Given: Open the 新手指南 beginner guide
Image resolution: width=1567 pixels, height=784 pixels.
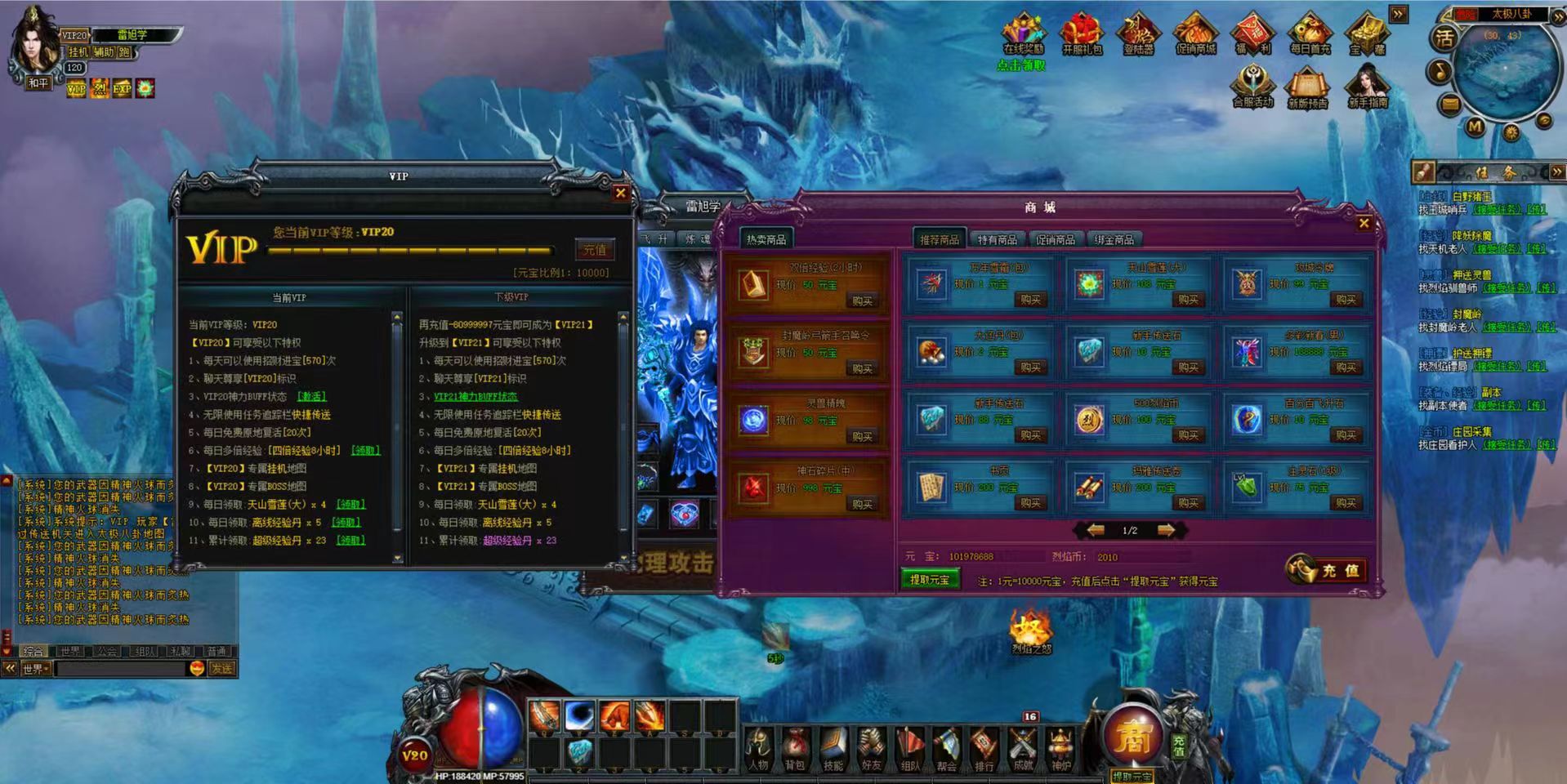Looking at the screenshot, I should [x=1368, y=87].
